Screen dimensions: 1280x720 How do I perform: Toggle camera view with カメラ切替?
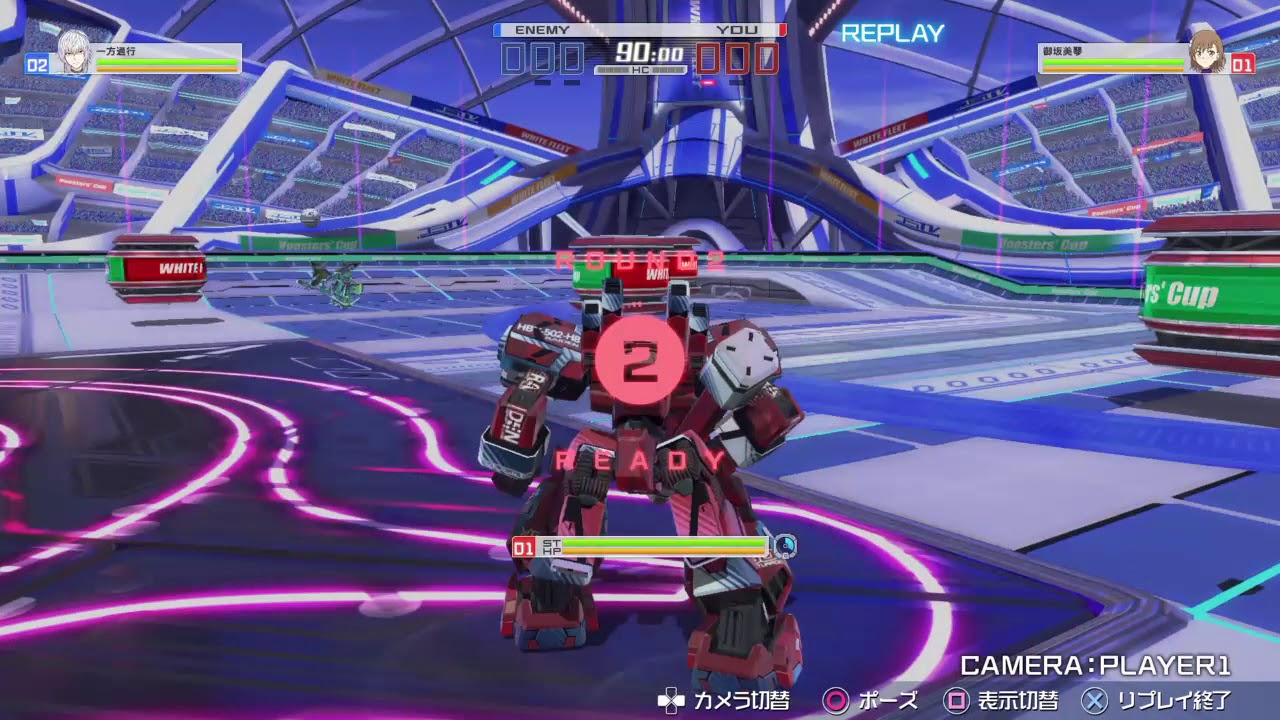(x=745, y=701)
